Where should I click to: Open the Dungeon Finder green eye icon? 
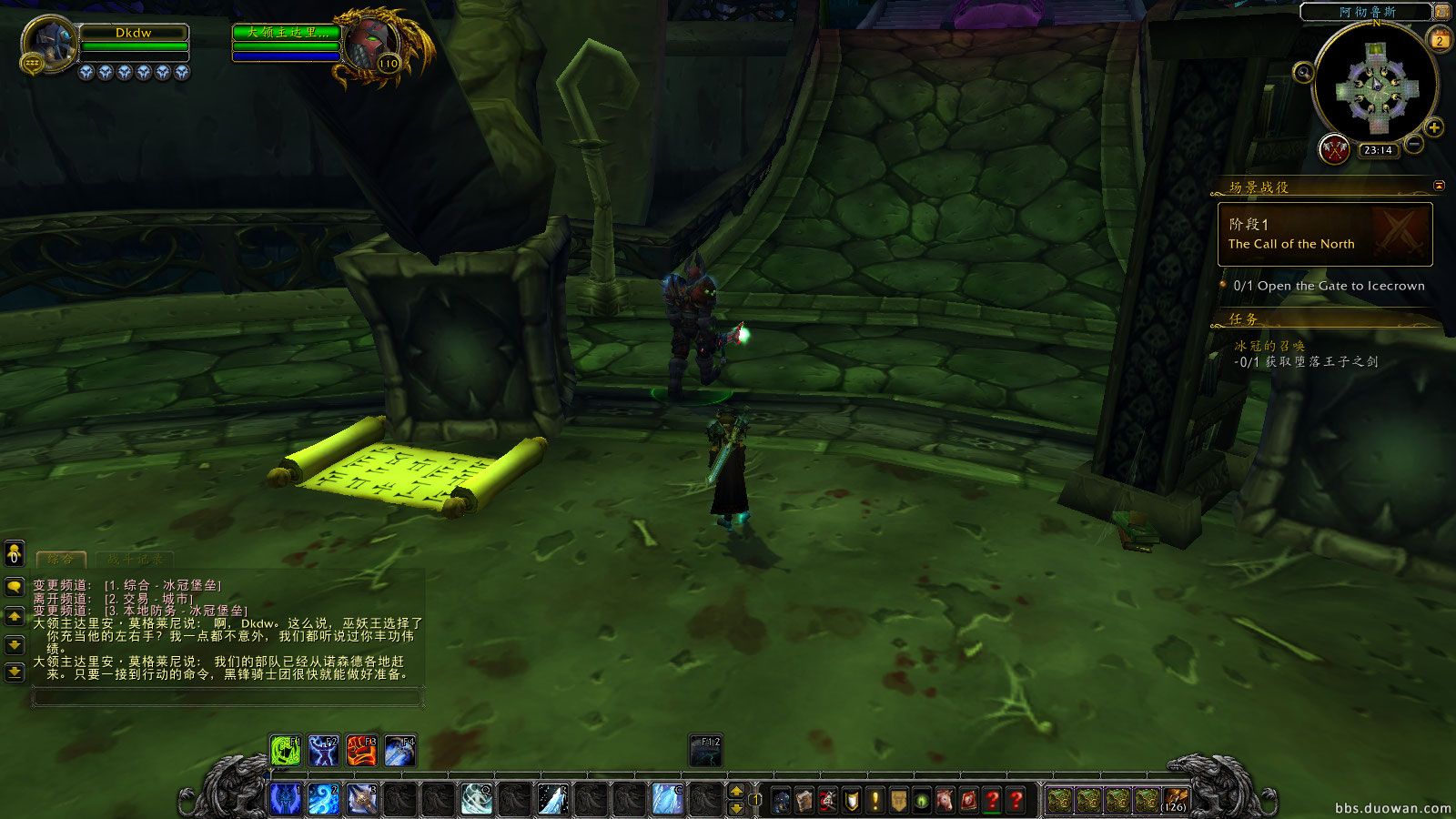click(921, 801)
